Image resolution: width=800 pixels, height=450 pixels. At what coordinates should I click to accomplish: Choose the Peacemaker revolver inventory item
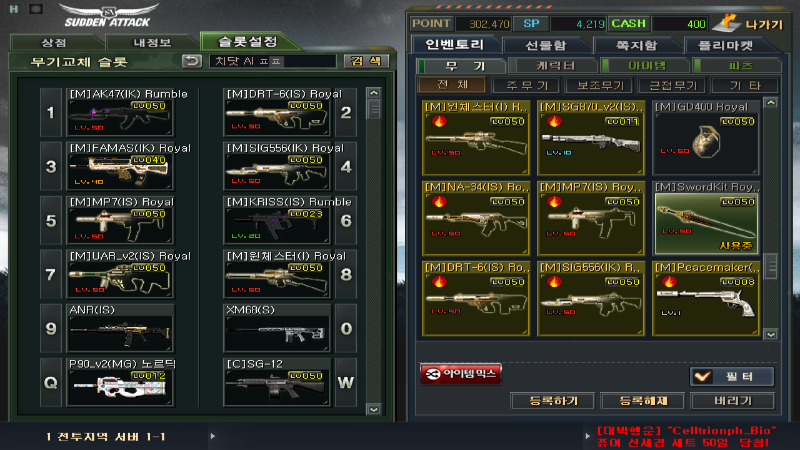706,296
